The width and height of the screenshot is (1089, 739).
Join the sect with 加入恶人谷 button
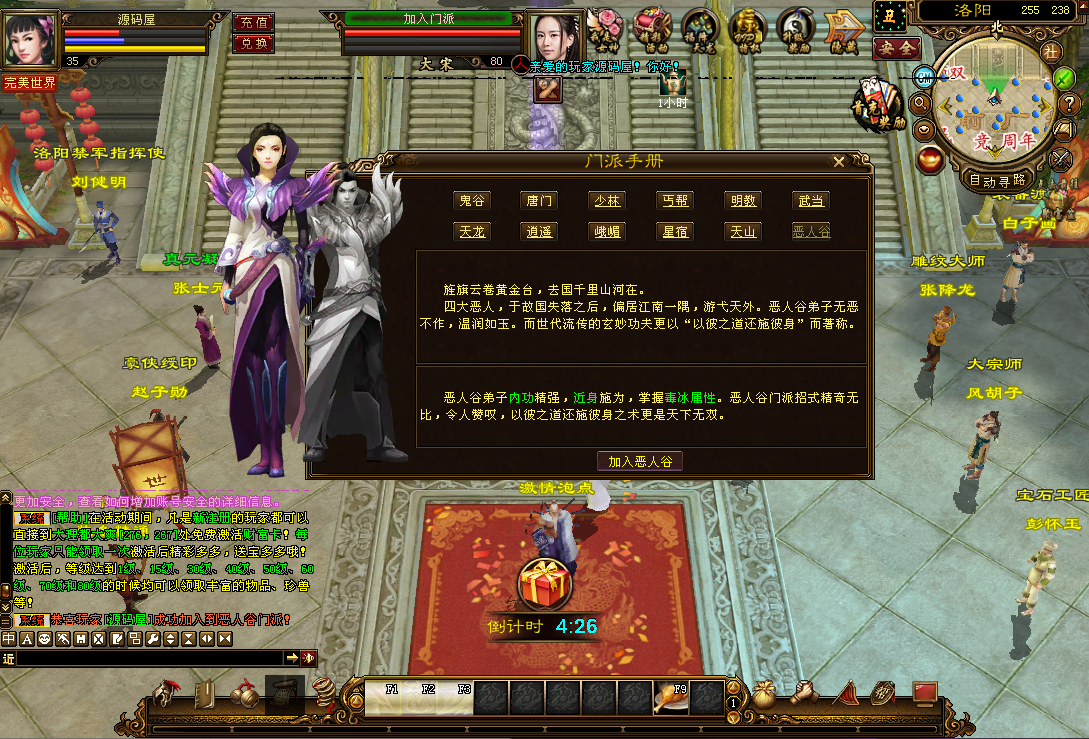[640, 461]
